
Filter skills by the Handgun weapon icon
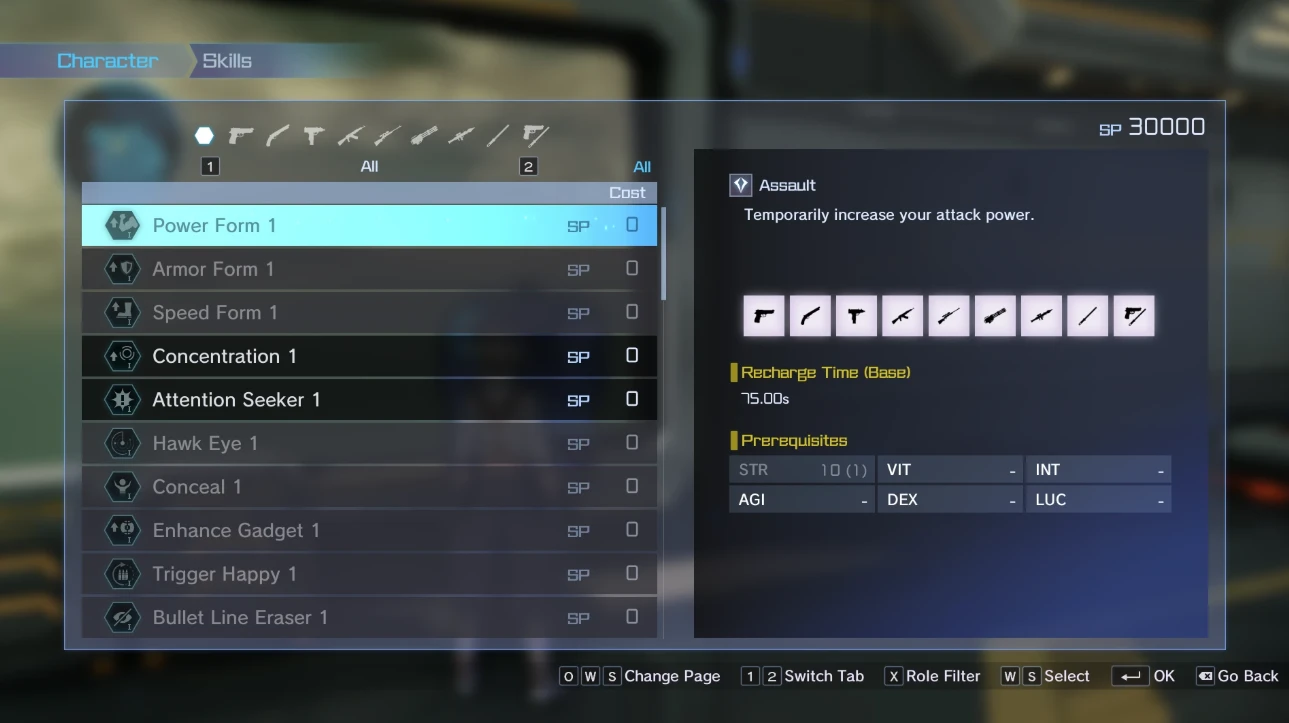pyautogui.click(x=239, y=135)
